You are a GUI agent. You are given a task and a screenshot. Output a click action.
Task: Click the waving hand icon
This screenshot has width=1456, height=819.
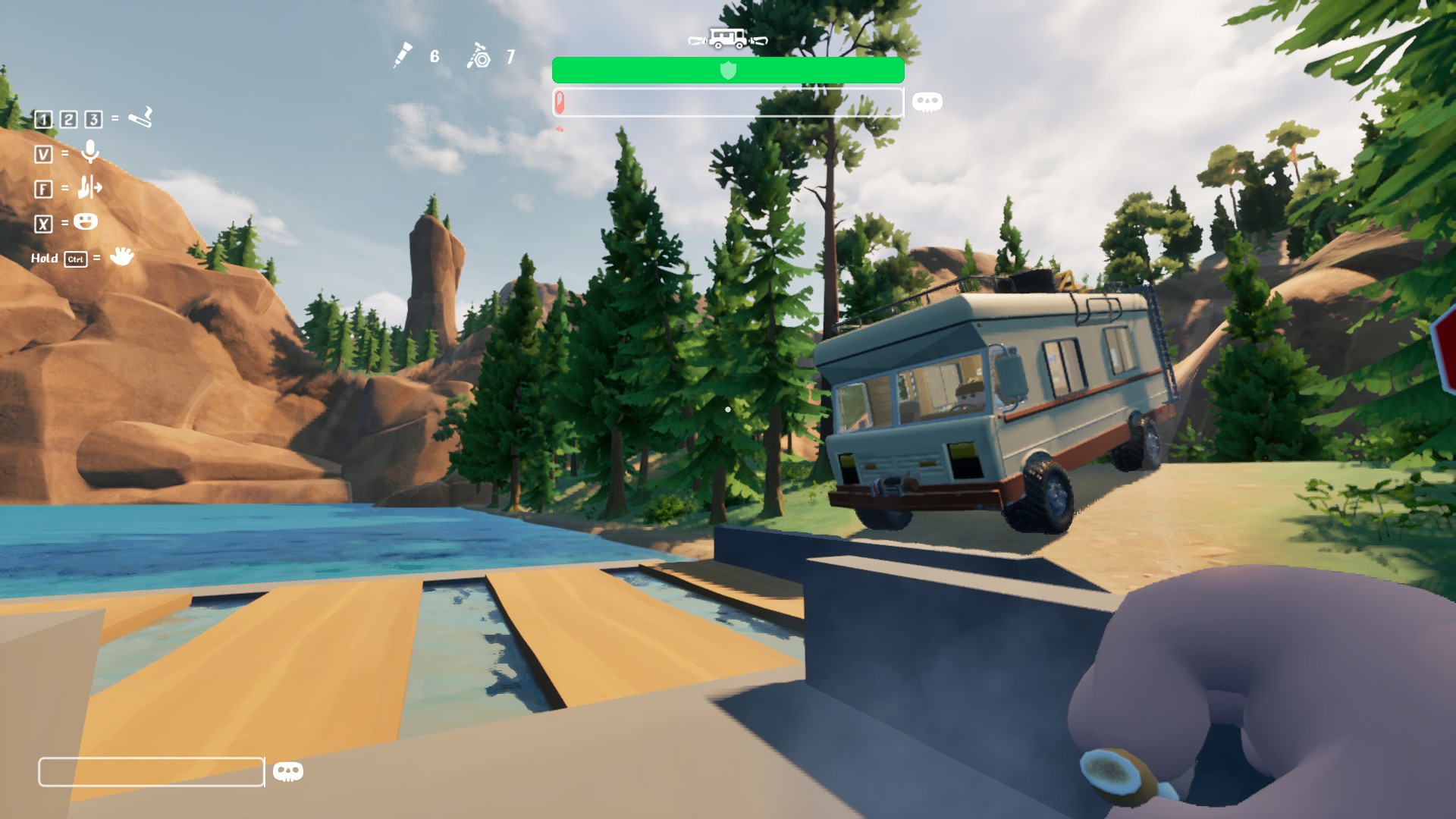[121, 256]
